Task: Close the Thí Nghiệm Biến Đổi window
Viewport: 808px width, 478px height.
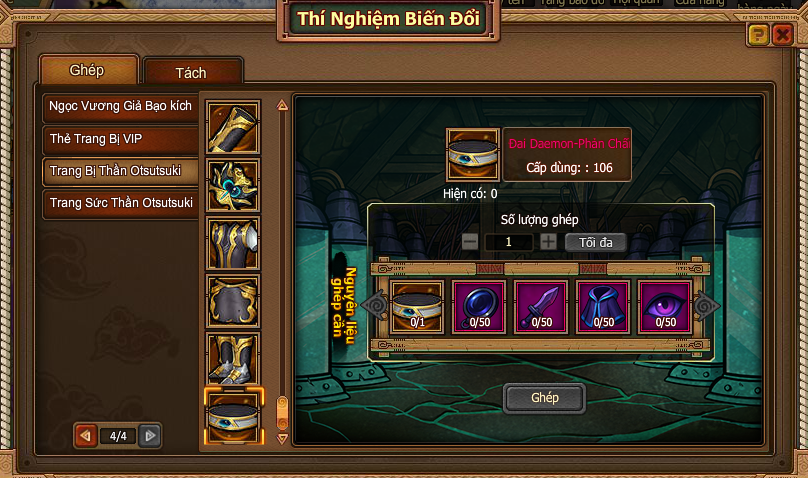Action: click(782, 35)
